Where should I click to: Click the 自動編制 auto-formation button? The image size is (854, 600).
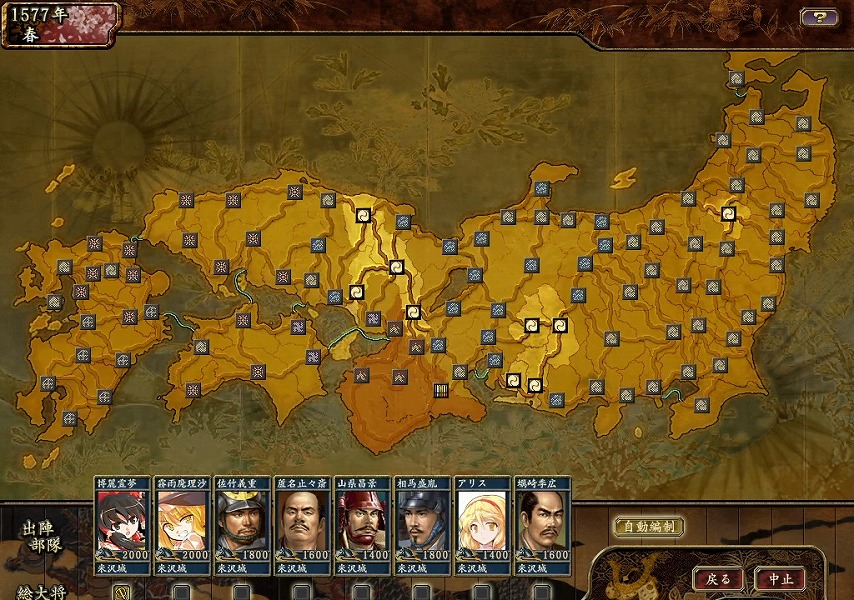point(649,526)
